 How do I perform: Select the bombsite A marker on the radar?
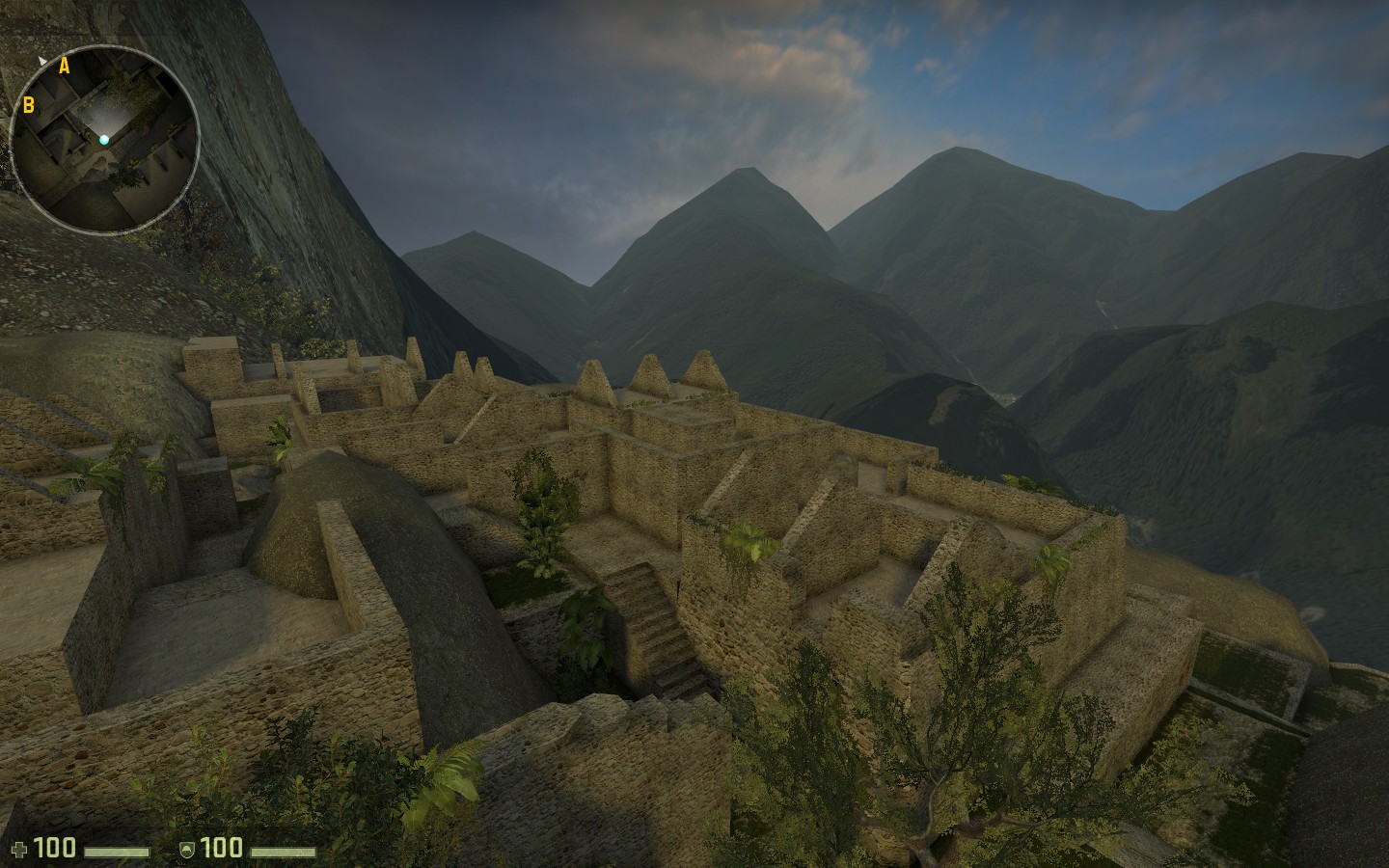click(65, 67)
